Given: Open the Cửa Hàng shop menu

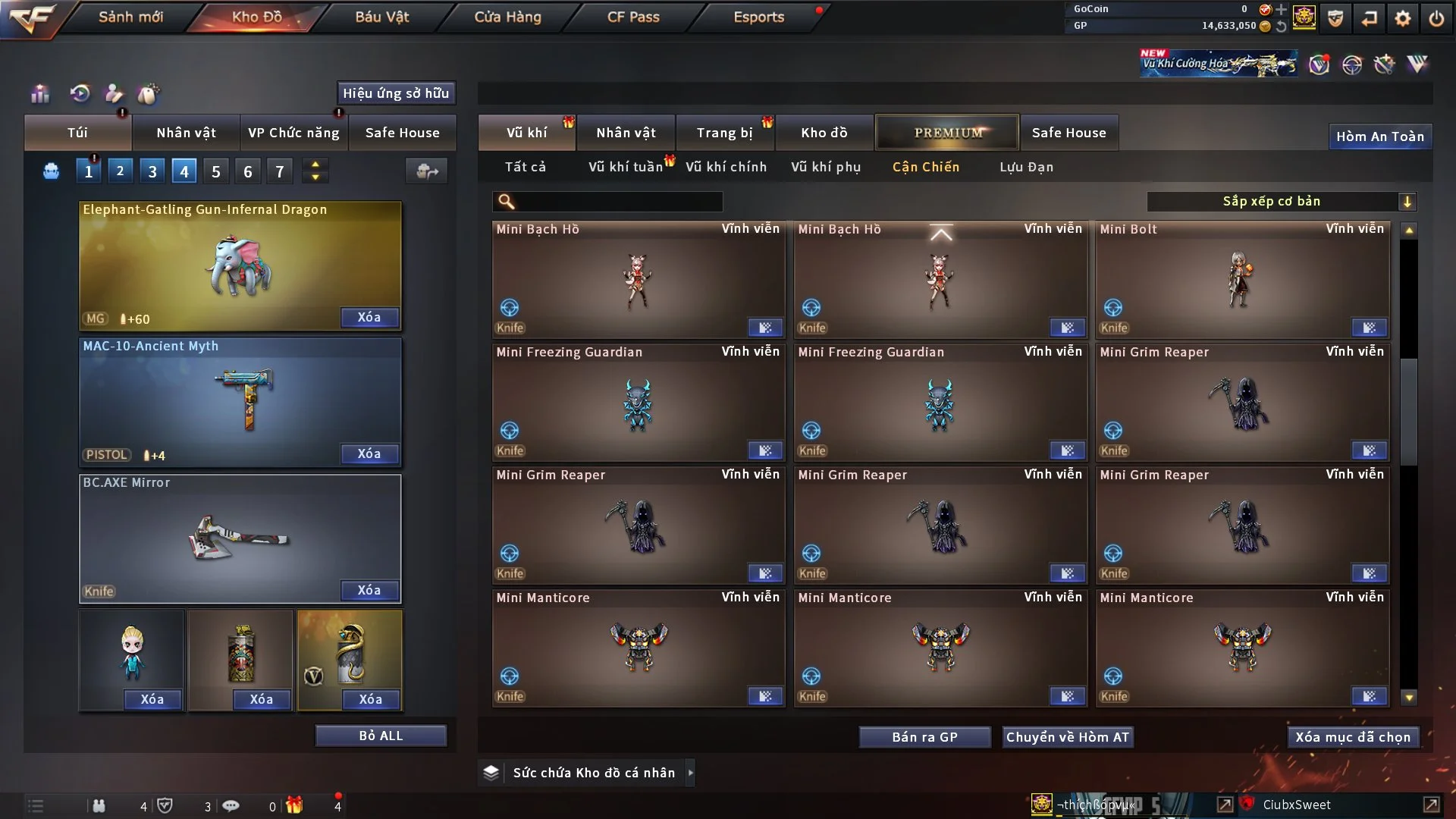Looking at the screenshot, I should 507,17.
